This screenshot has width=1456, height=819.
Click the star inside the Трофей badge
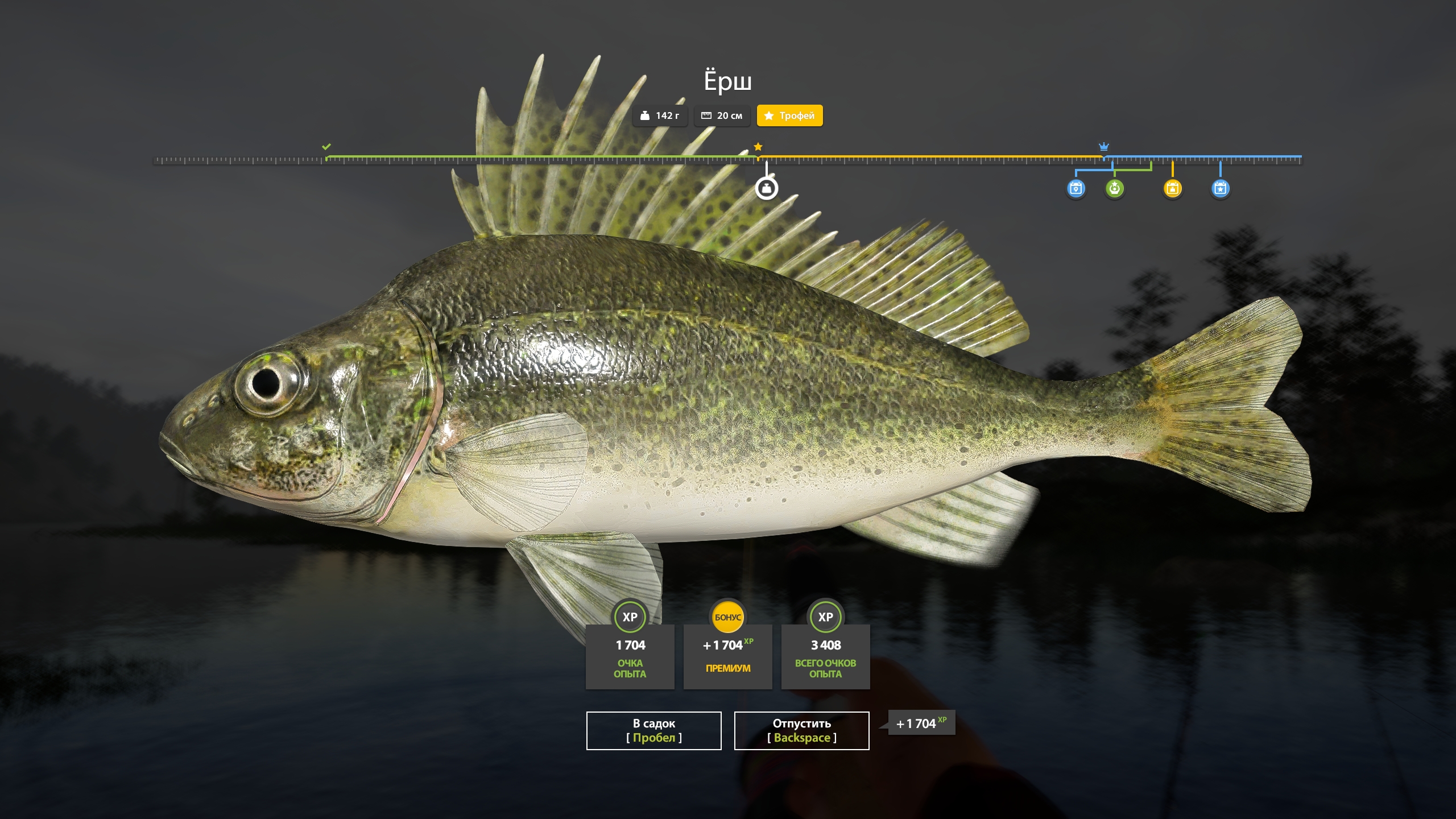(x=770, y=116)
